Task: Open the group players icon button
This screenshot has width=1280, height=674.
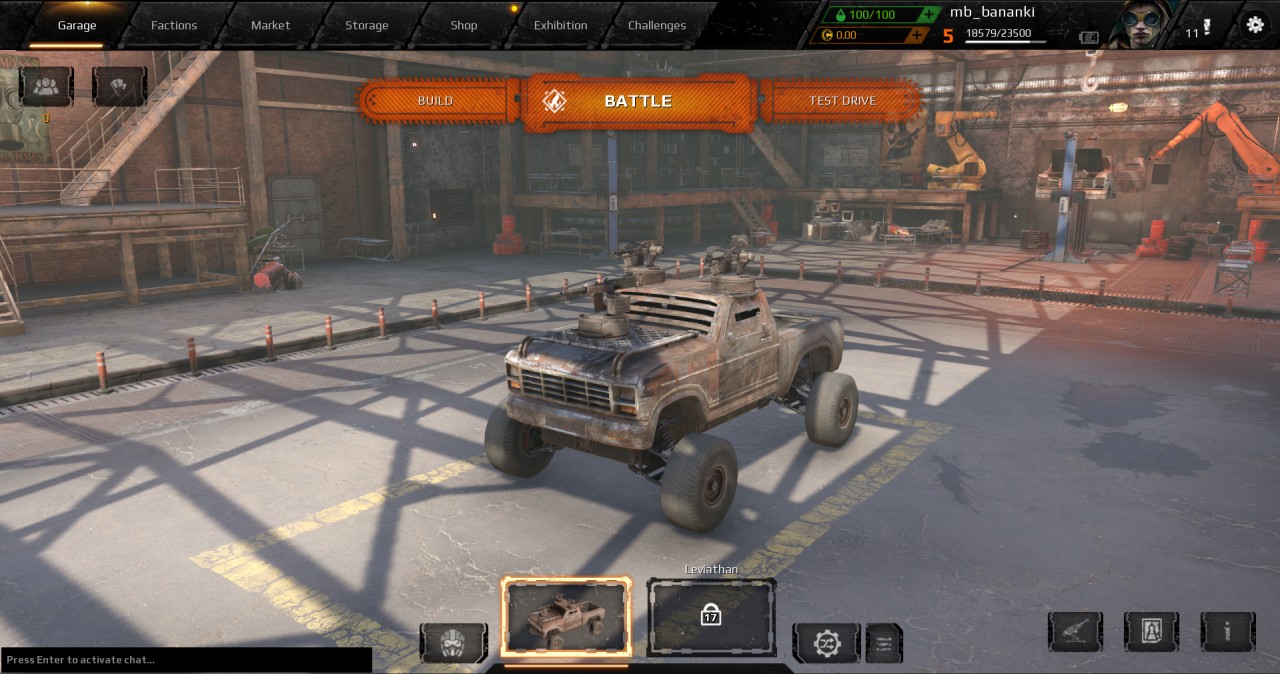Action: (46, 86)
